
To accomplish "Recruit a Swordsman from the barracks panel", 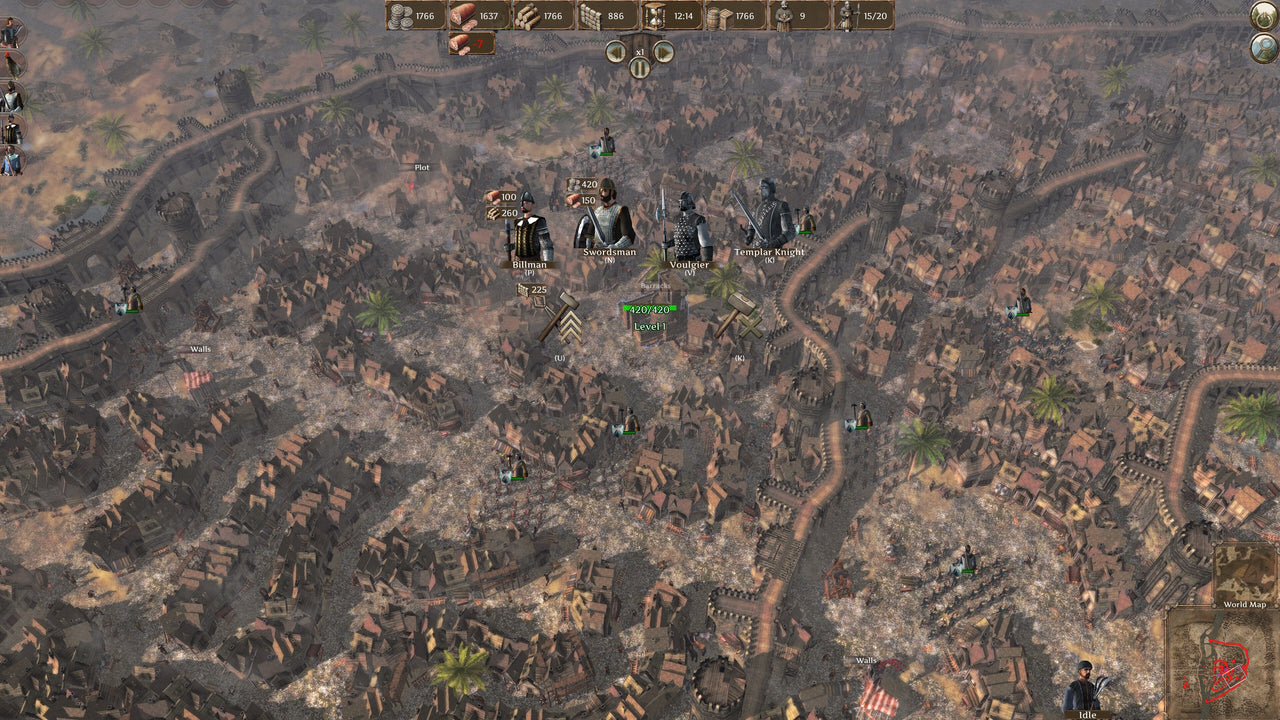I will (x=607, y=220).
